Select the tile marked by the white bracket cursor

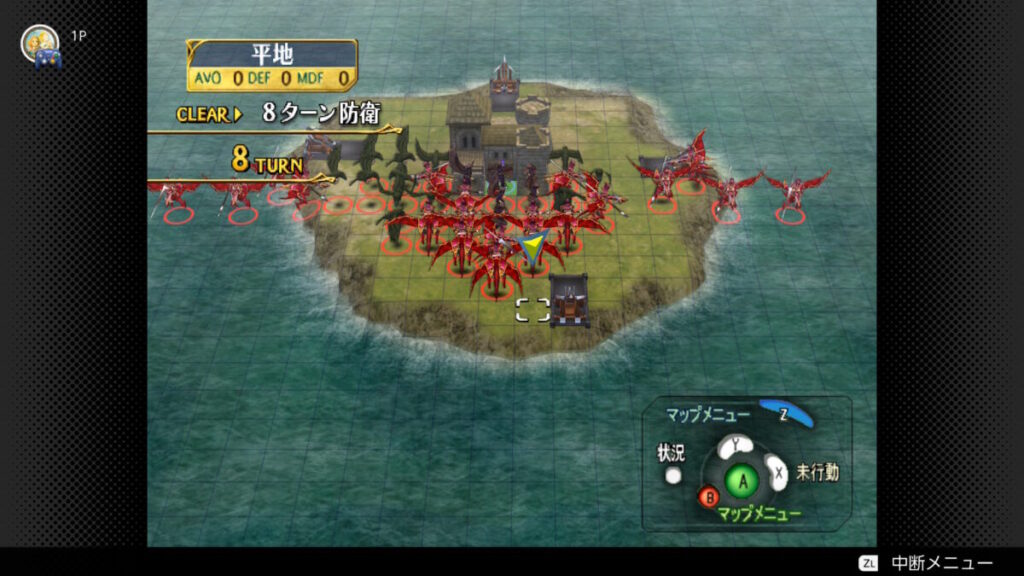[x=532, y=310]
